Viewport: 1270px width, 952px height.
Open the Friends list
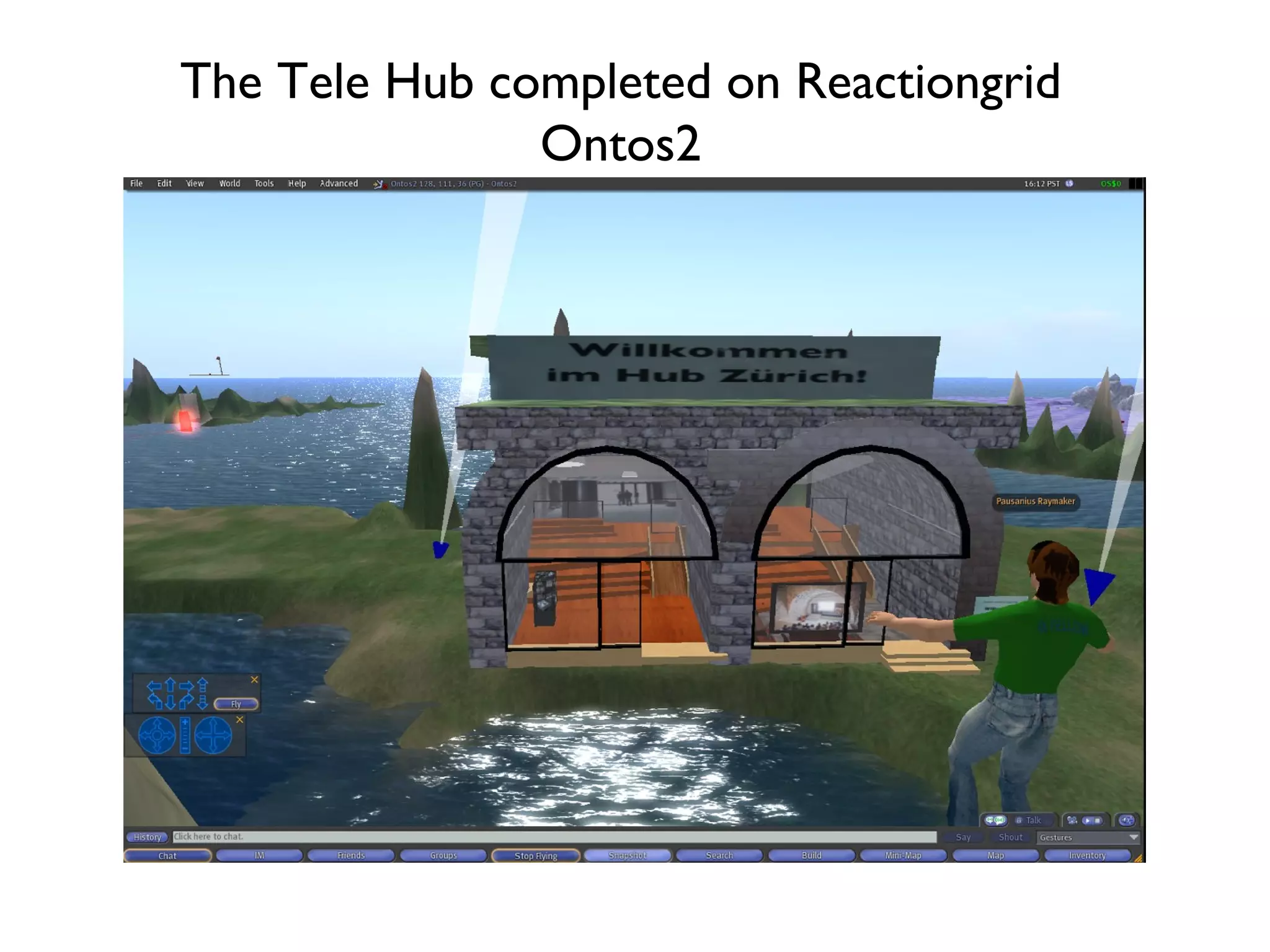[351, 856]
